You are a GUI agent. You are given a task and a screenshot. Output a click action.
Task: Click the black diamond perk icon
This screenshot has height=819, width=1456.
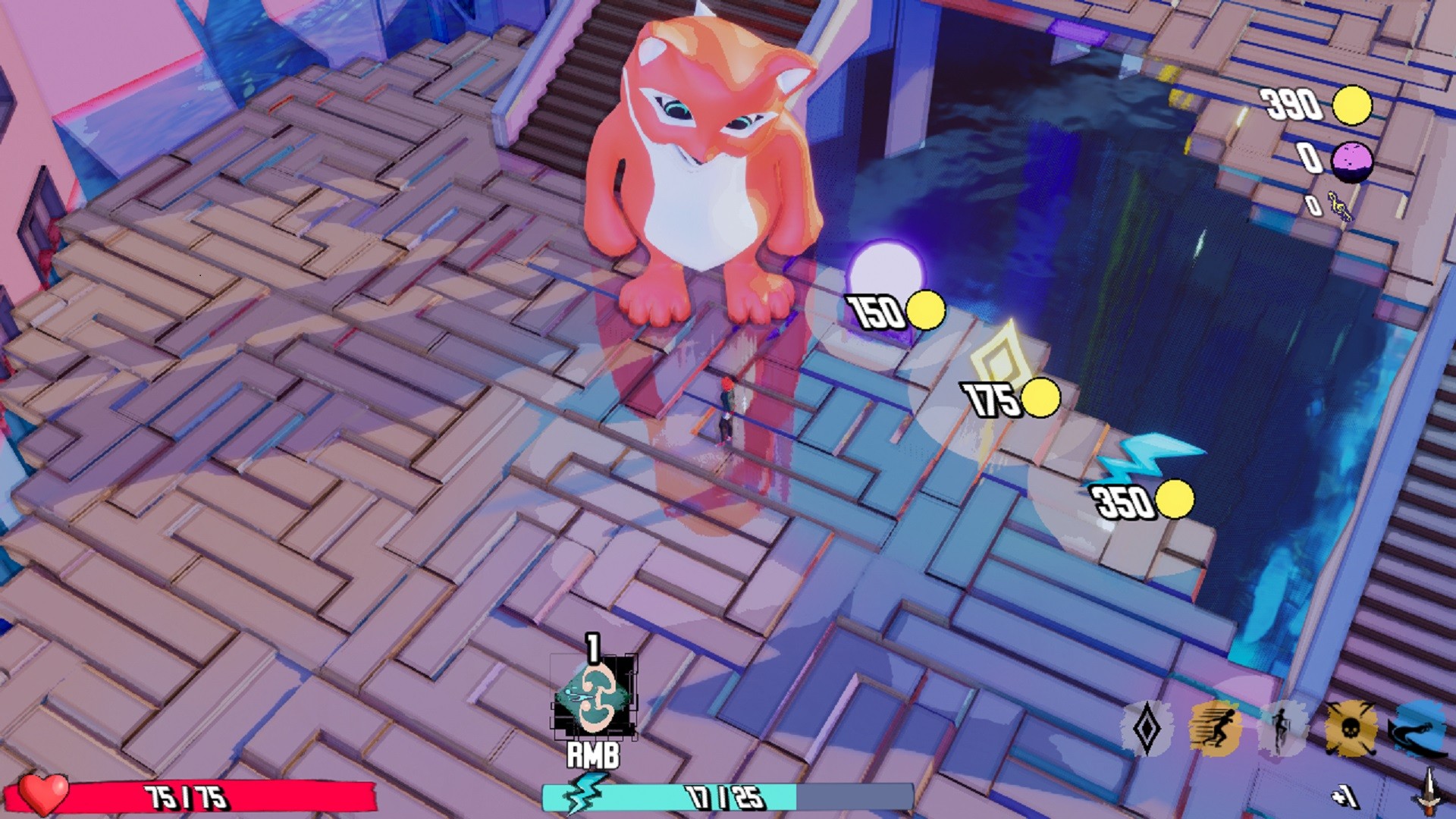coord(1147,729)
